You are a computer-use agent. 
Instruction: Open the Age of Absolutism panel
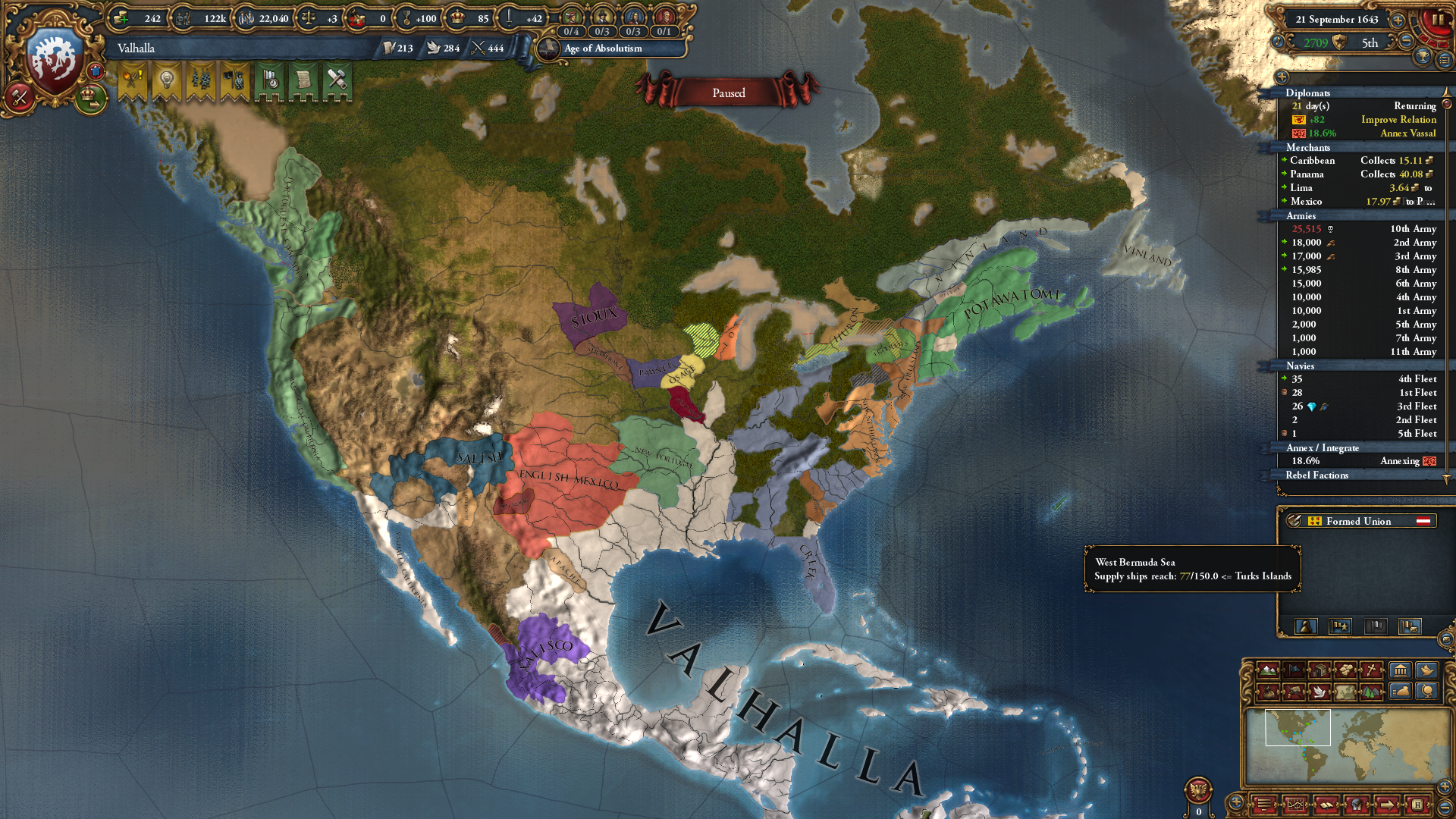[x=603, y=49]
